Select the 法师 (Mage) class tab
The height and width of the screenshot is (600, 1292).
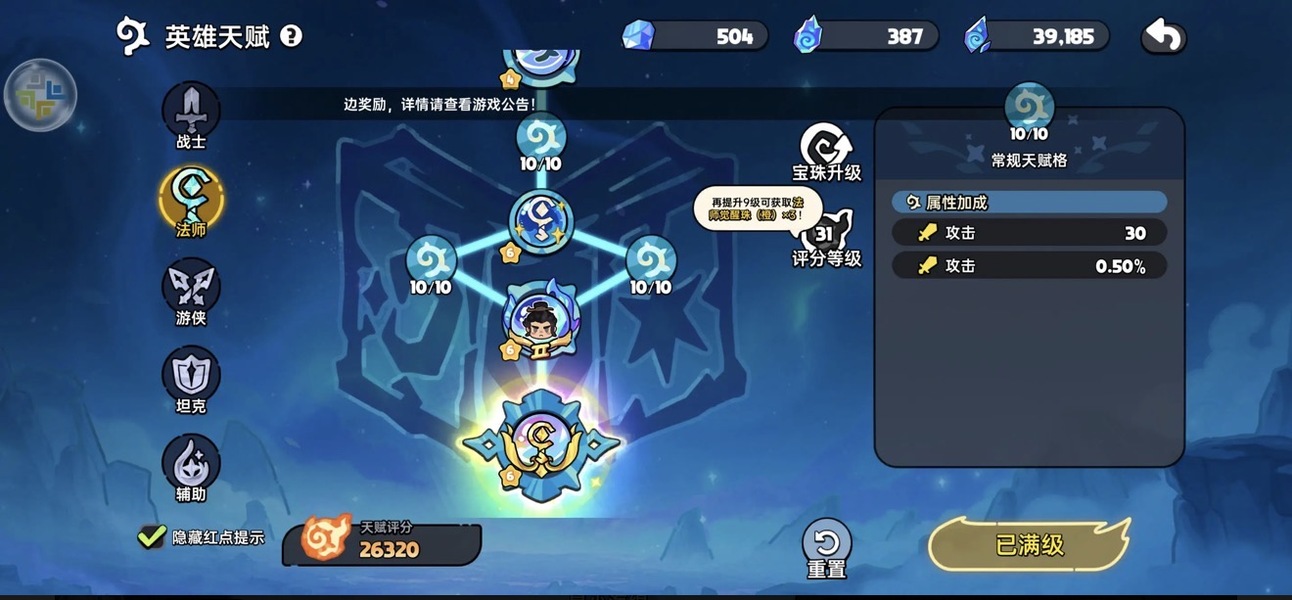[x=191, y=199]
